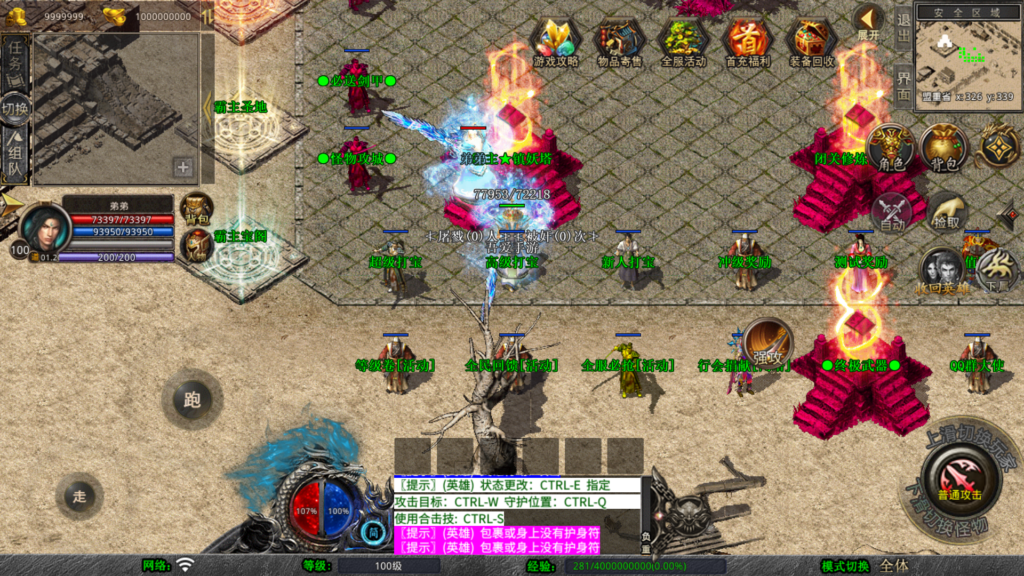This screenshot has height=576, width=1024.
Task: Open the 物品寄售 consignment icon
Action: pyautogui.click(x=619, y=43)
